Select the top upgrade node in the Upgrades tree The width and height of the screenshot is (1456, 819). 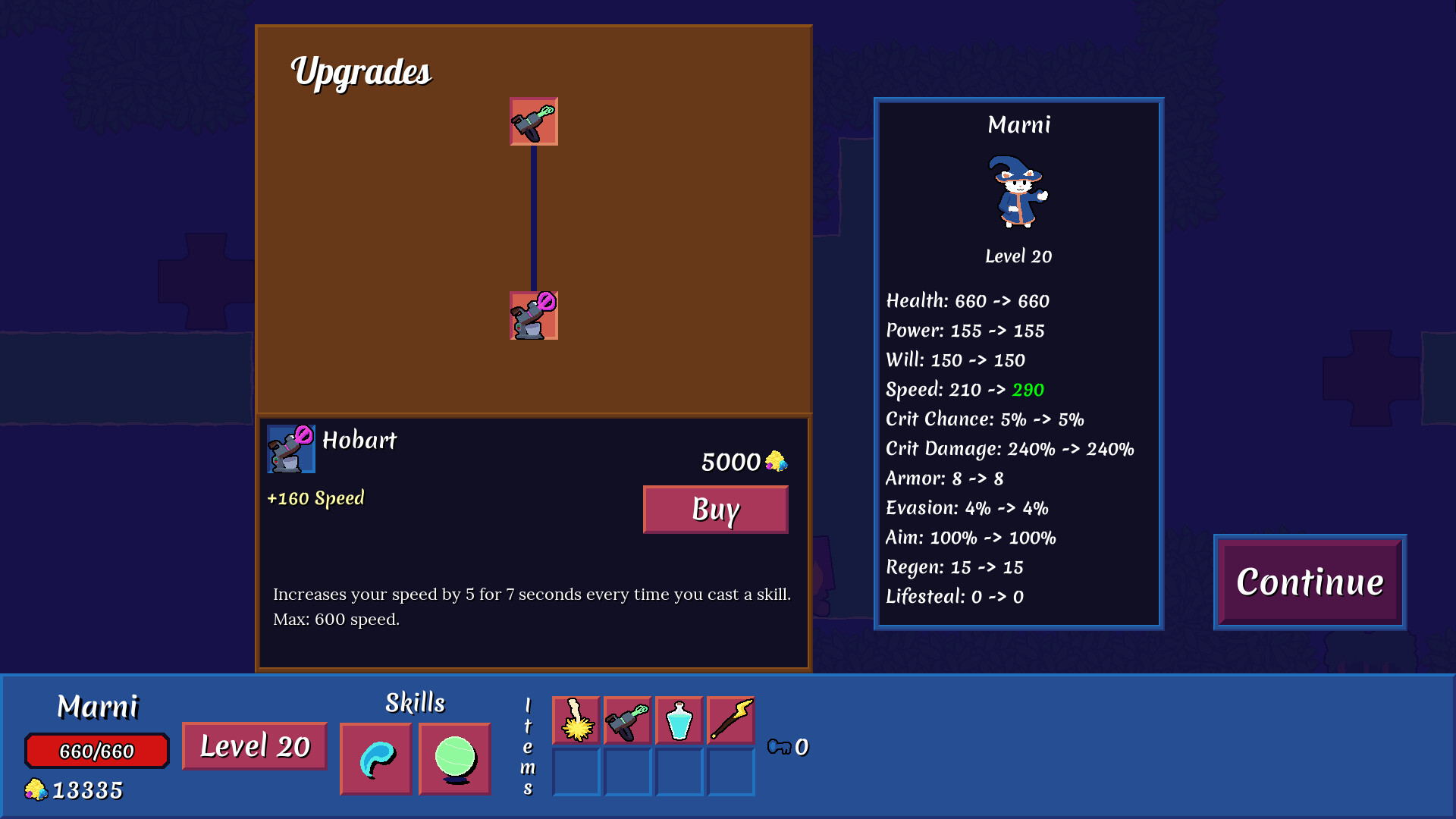tap(533, 122)
